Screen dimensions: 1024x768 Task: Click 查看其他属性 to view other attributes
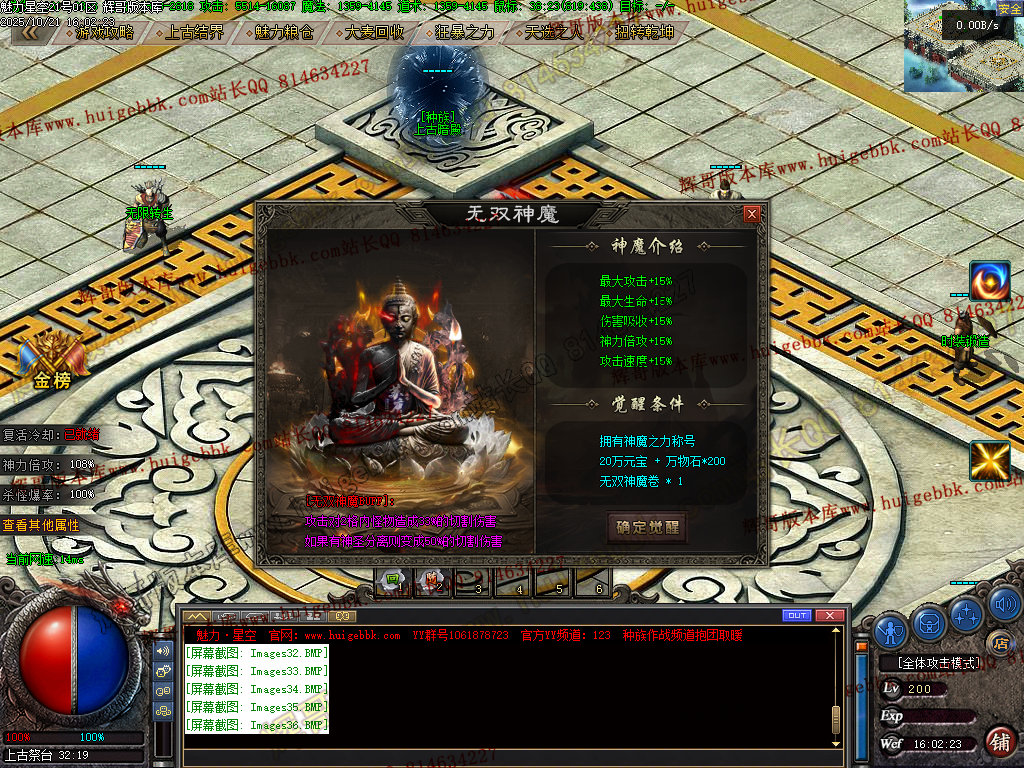point(40,525)
